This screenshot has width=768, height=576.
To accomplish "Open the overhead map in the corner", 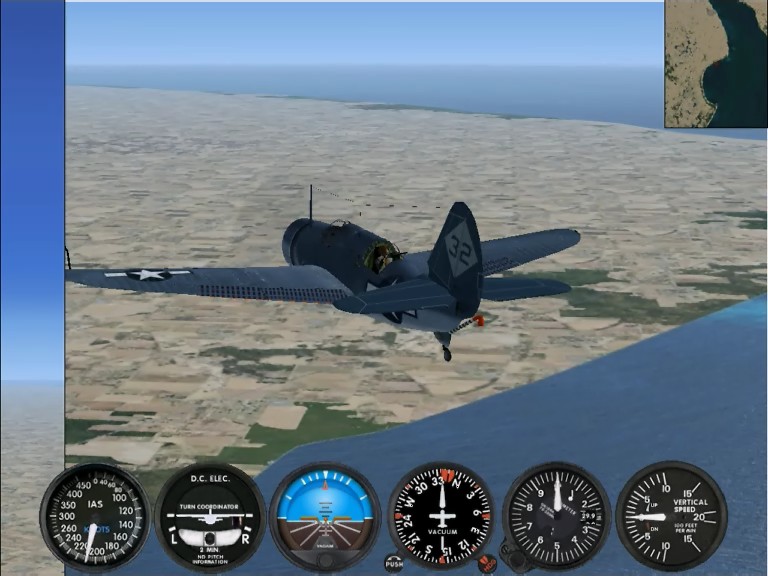I will (716, 63).
